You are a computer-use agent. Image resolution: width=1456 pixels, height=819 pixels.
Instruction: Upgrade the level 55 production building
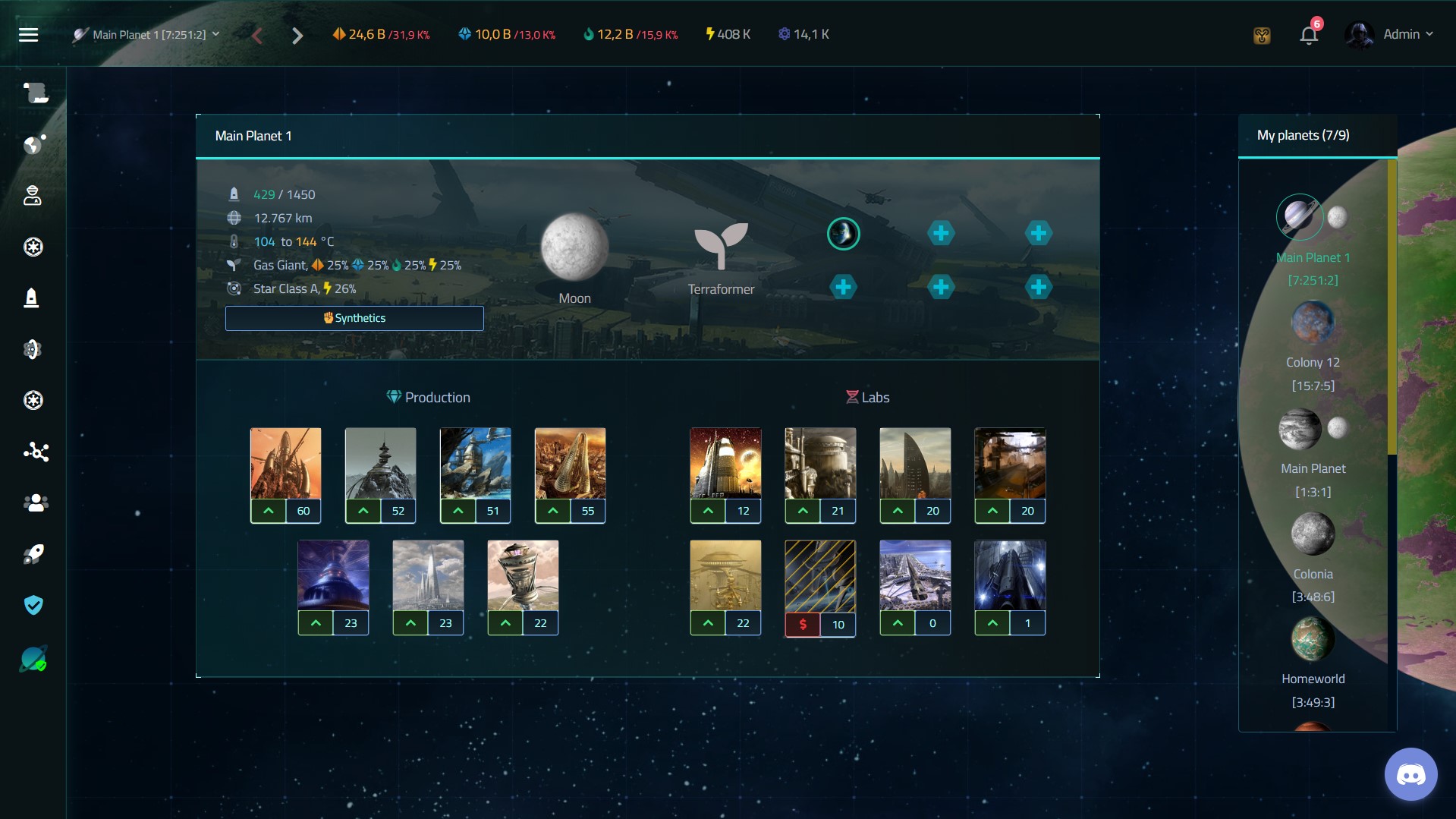coord(553,511)
